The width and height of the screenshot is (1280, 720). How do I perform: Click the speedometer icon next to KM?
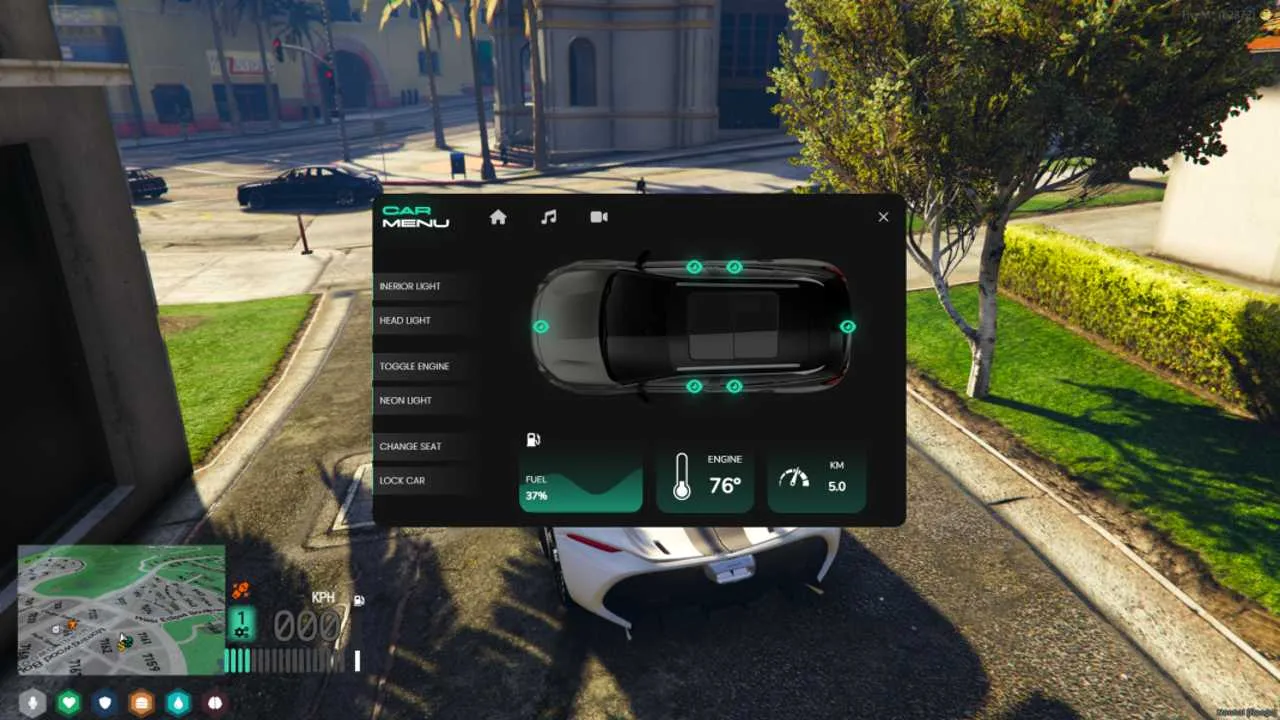tap(795, 479)
